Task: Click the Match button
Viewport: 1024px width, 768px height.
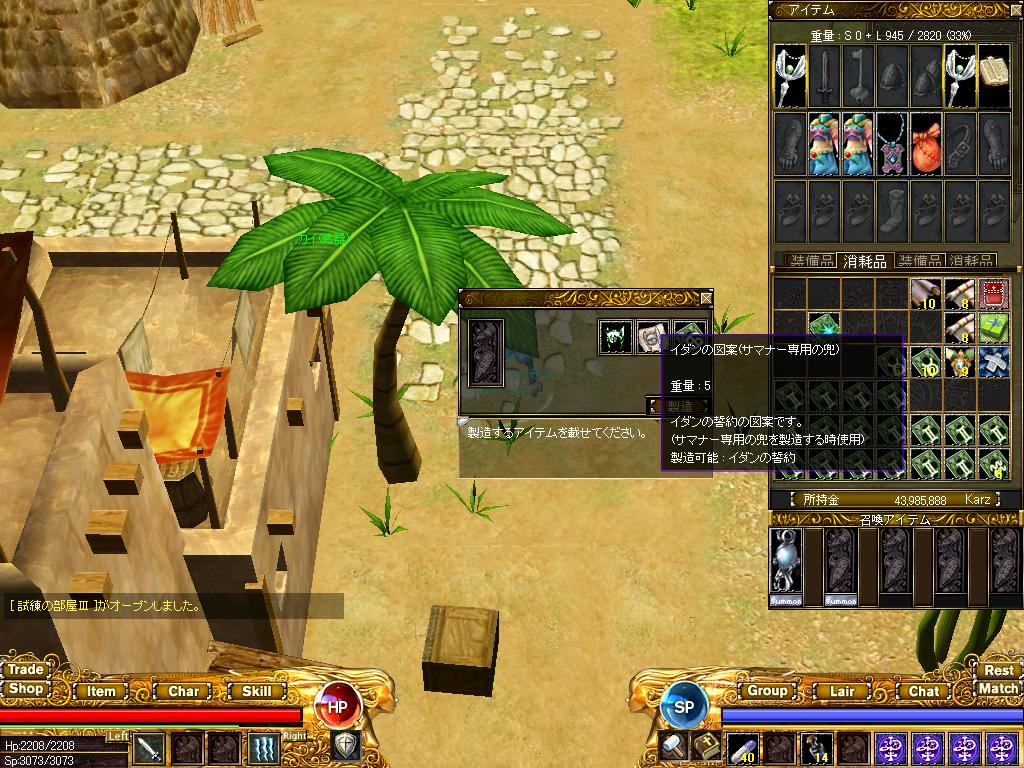Action: click(998, 688)
